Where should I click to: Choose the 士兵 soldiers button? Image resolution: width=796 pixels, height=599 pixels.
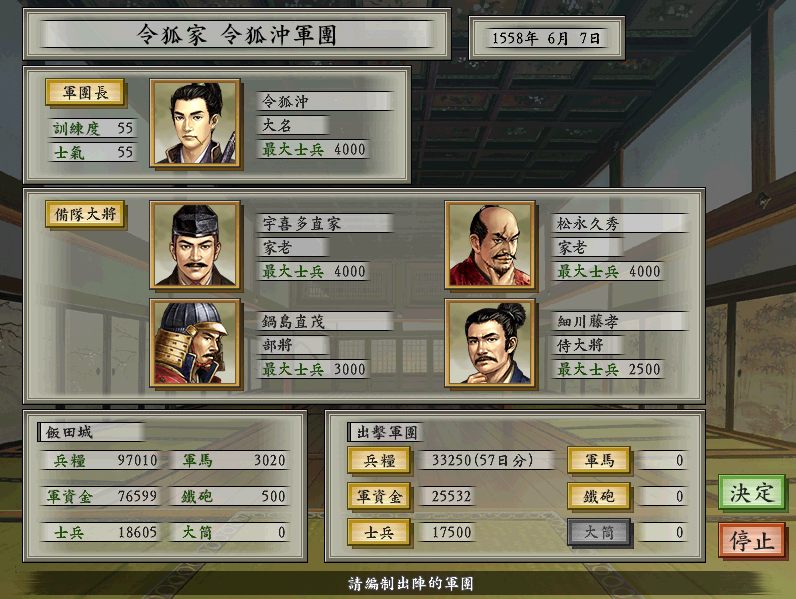click(x=379, y=533)
